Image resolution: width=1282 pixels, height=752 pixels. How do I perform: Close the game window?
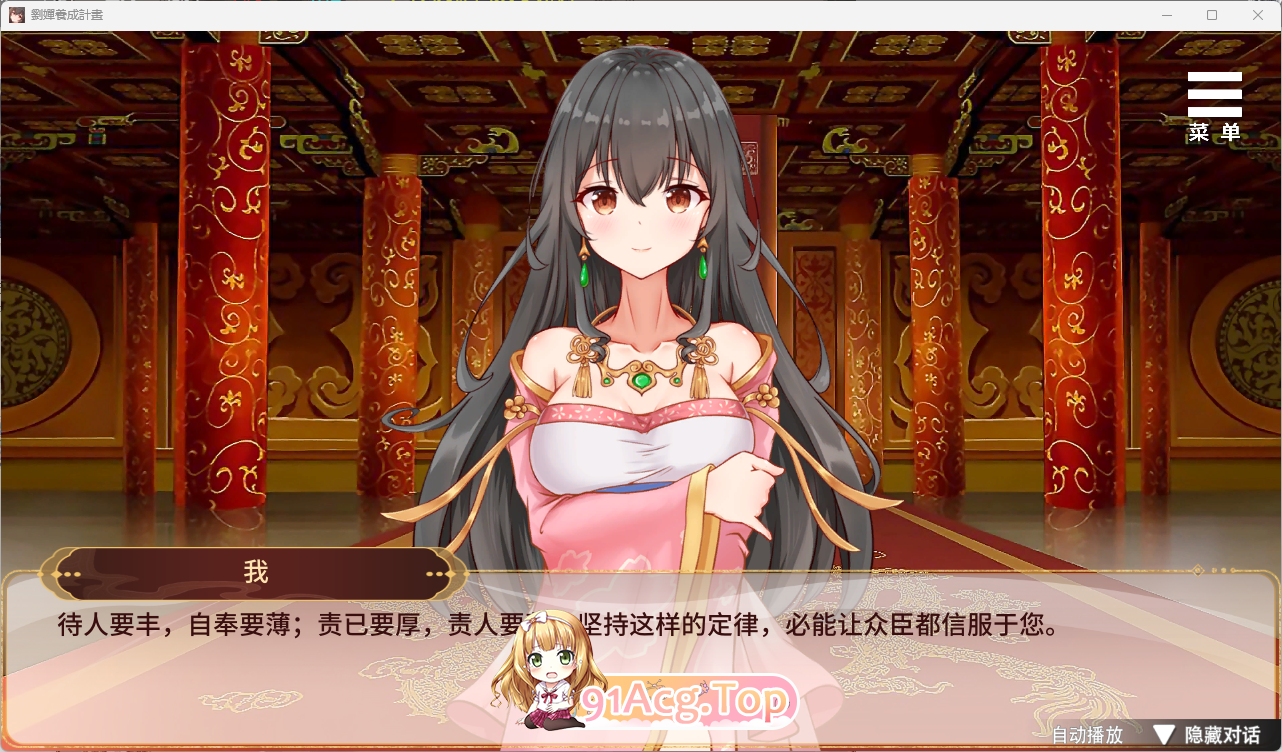(x=1258, y=15)
